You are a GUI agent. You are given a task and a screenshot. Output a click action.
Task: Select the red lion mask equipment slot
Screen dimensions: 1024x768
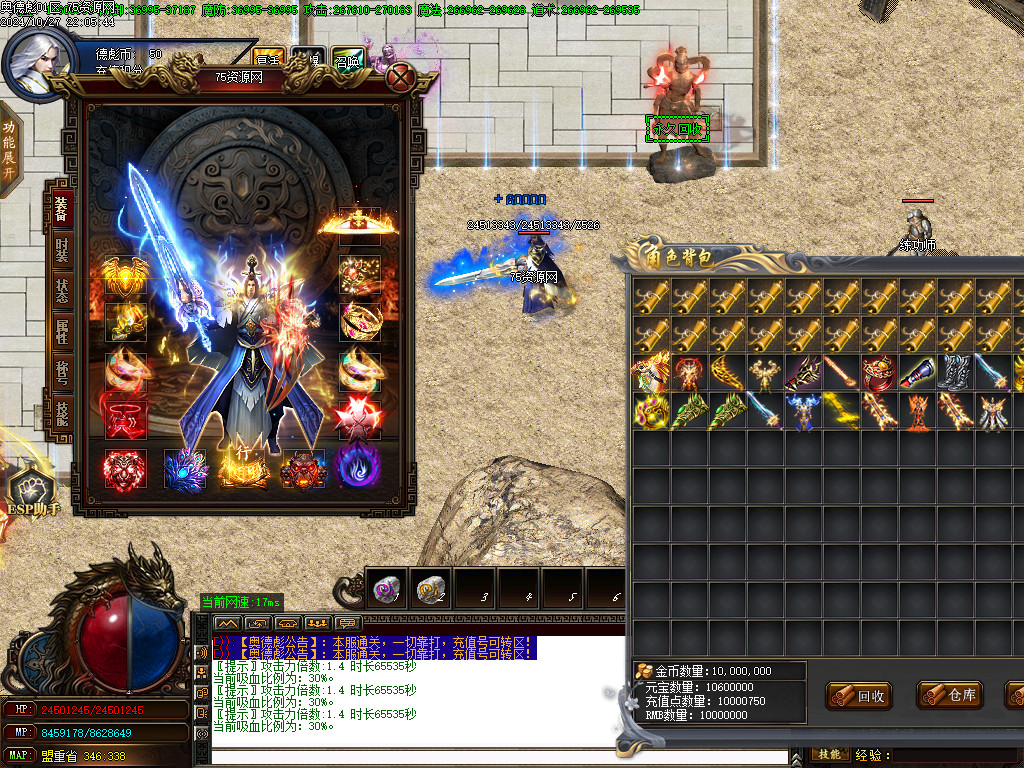125,469
